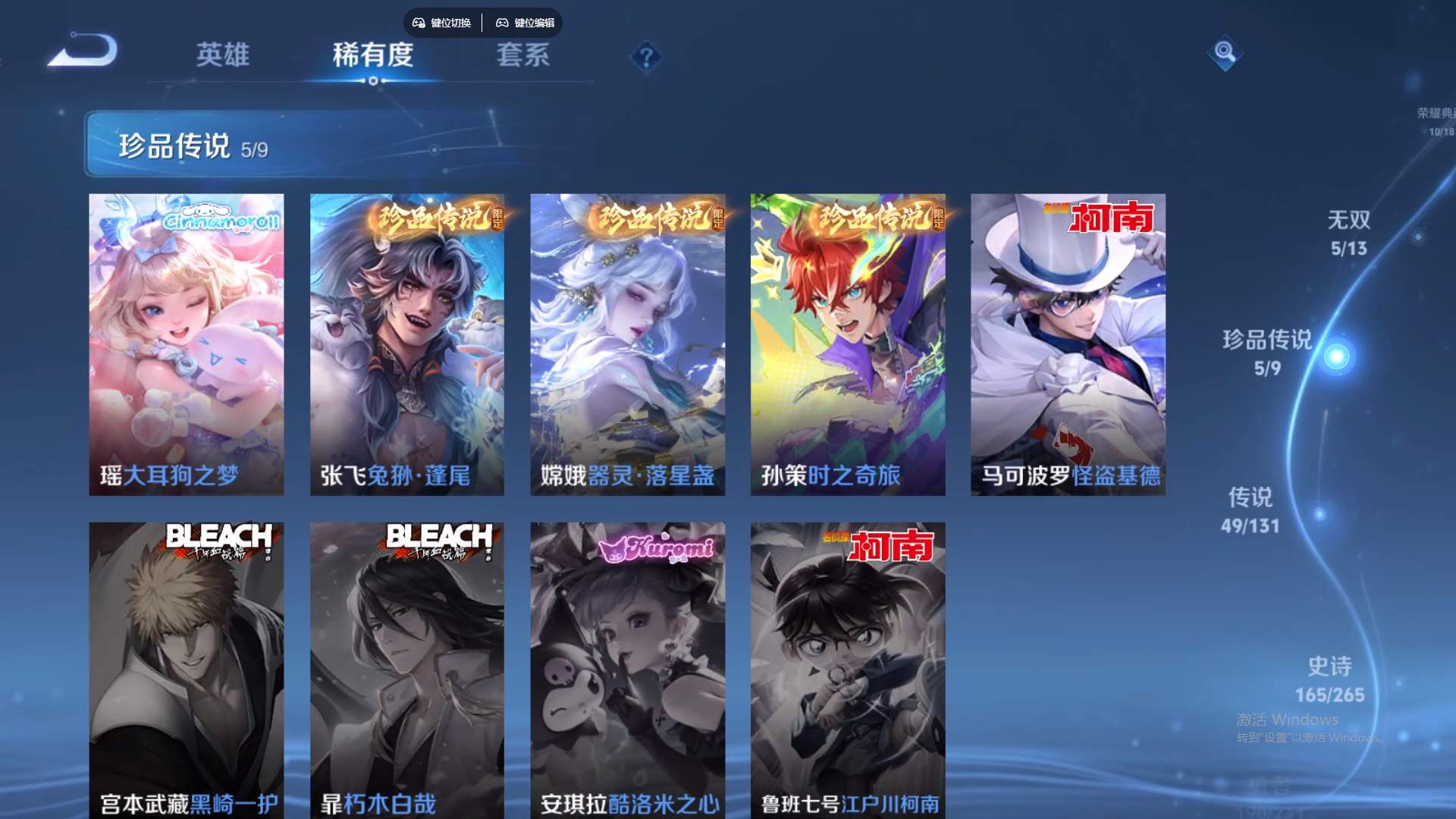Click the back arrow logo top-left

click(82, 53)
